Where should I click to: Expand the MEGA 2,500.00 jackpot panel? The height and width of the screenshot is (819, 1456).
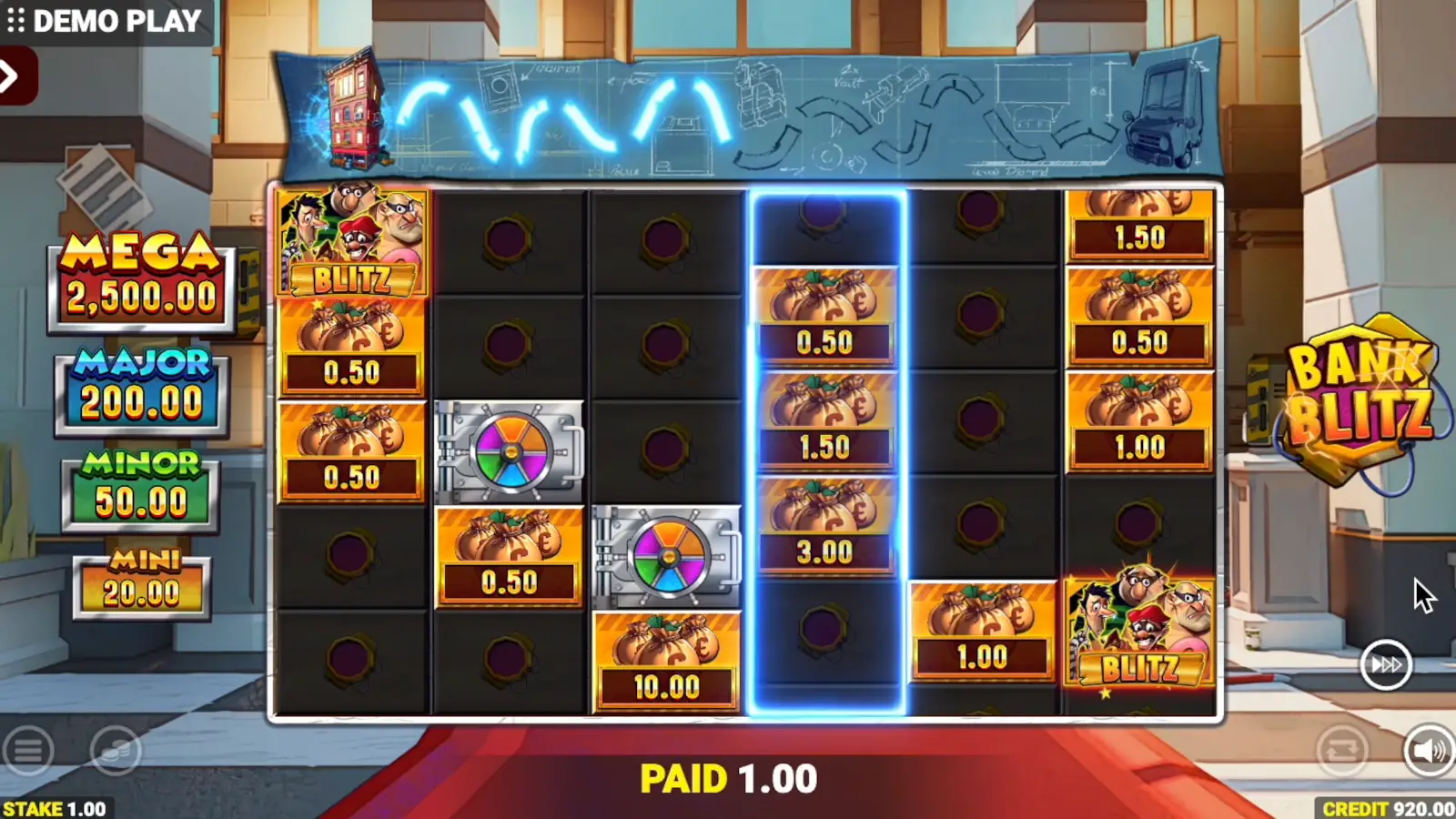tap(138, 273)
